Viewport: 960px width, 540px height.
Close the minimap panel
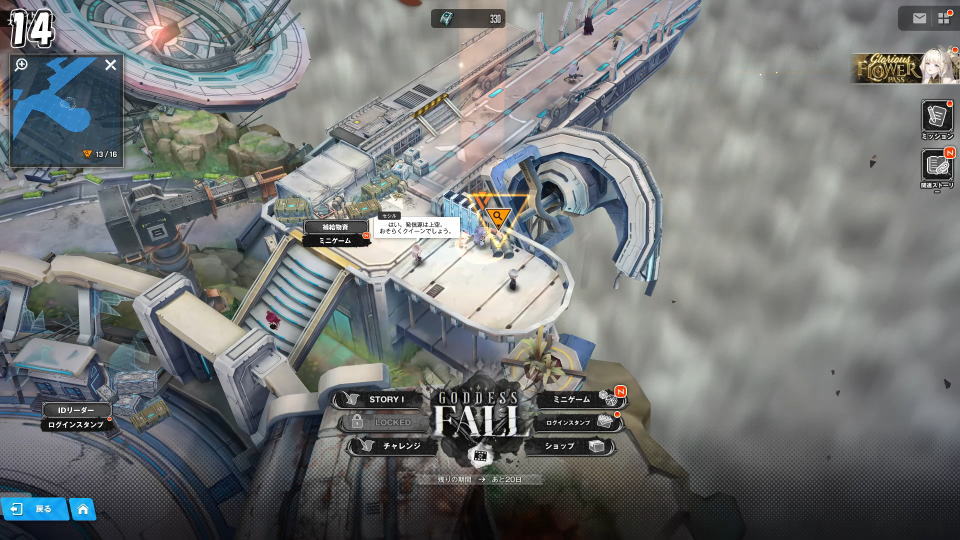click(111, 65)
